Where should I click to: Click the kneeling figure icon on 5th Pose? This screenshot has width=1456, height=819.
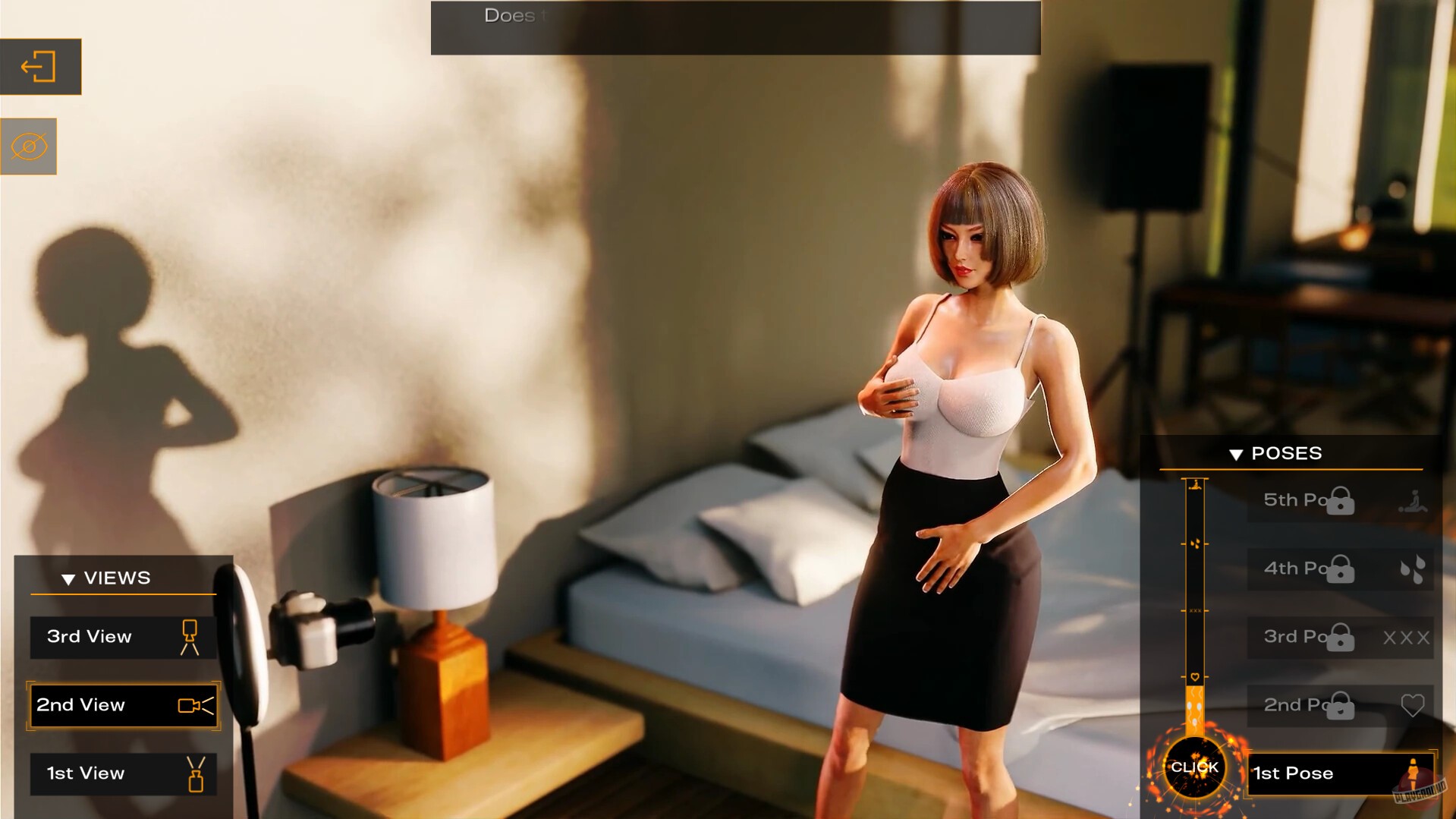1411,500
